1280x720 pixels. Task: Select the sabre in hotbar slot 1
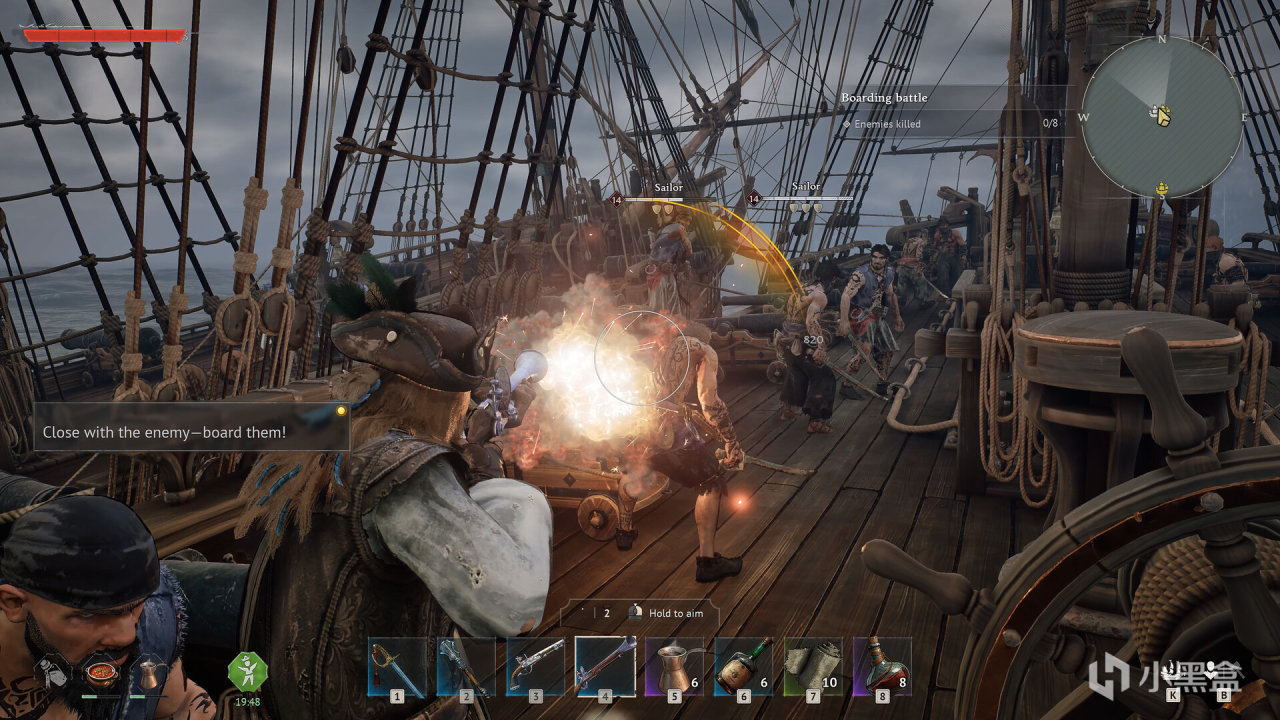pyautogui.click(x=396, y=665)
